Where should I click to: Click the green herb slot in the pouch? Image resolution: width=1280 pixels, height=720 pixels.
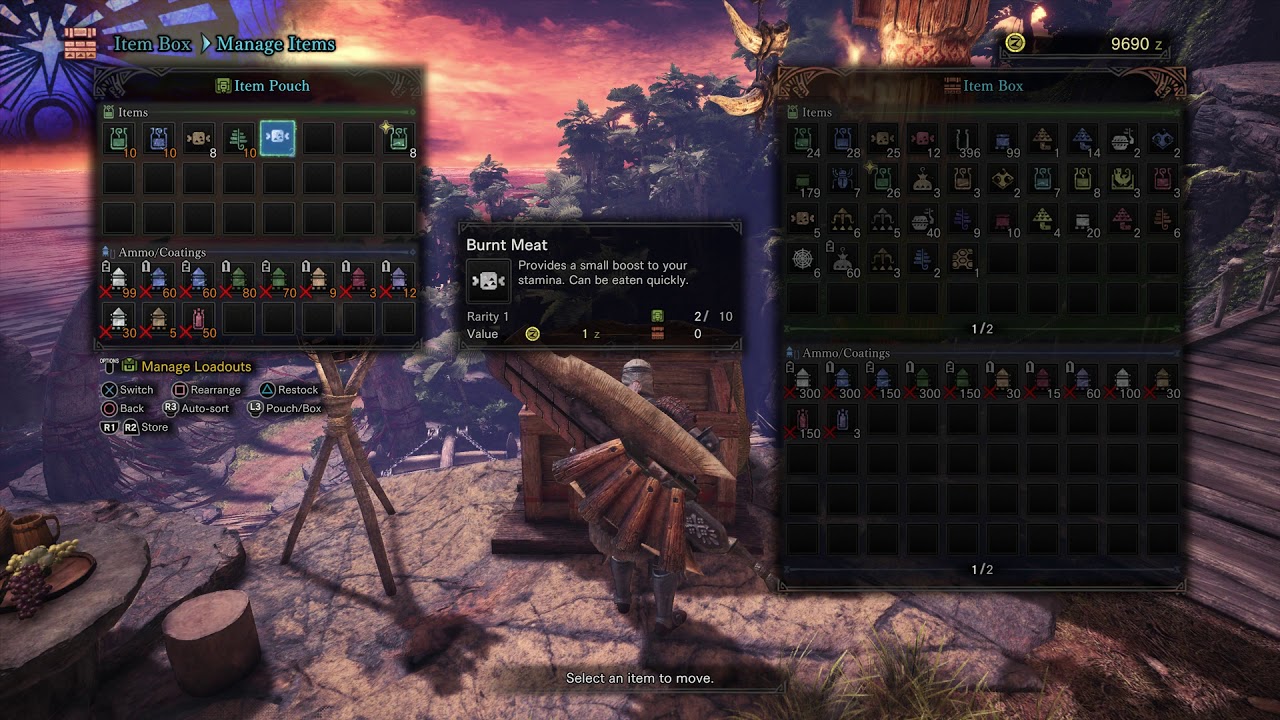238,139
